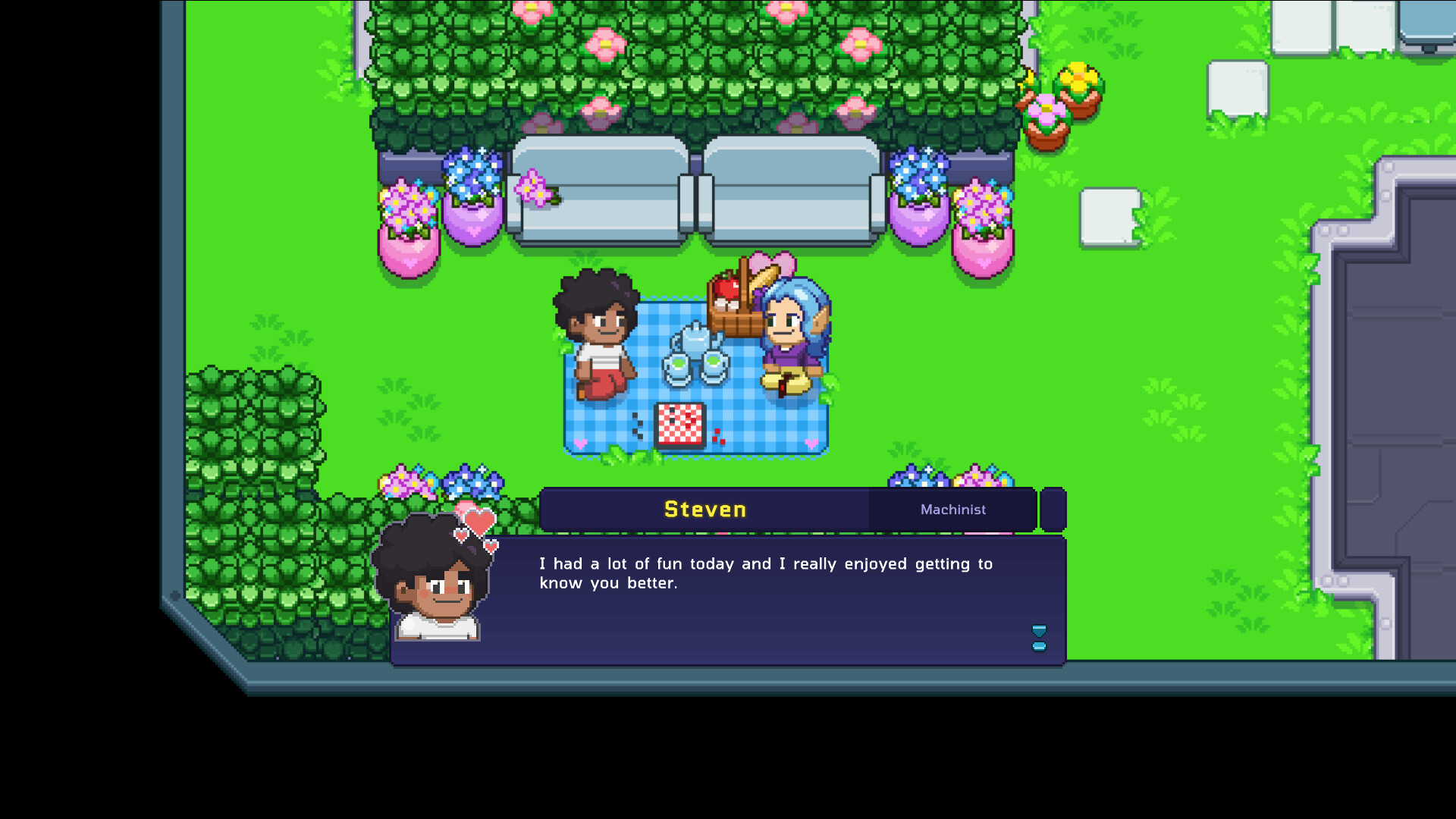This screenshot has width=1456, height=819.
Task: Click the left grey bench
Action: [x=599, y=190]
